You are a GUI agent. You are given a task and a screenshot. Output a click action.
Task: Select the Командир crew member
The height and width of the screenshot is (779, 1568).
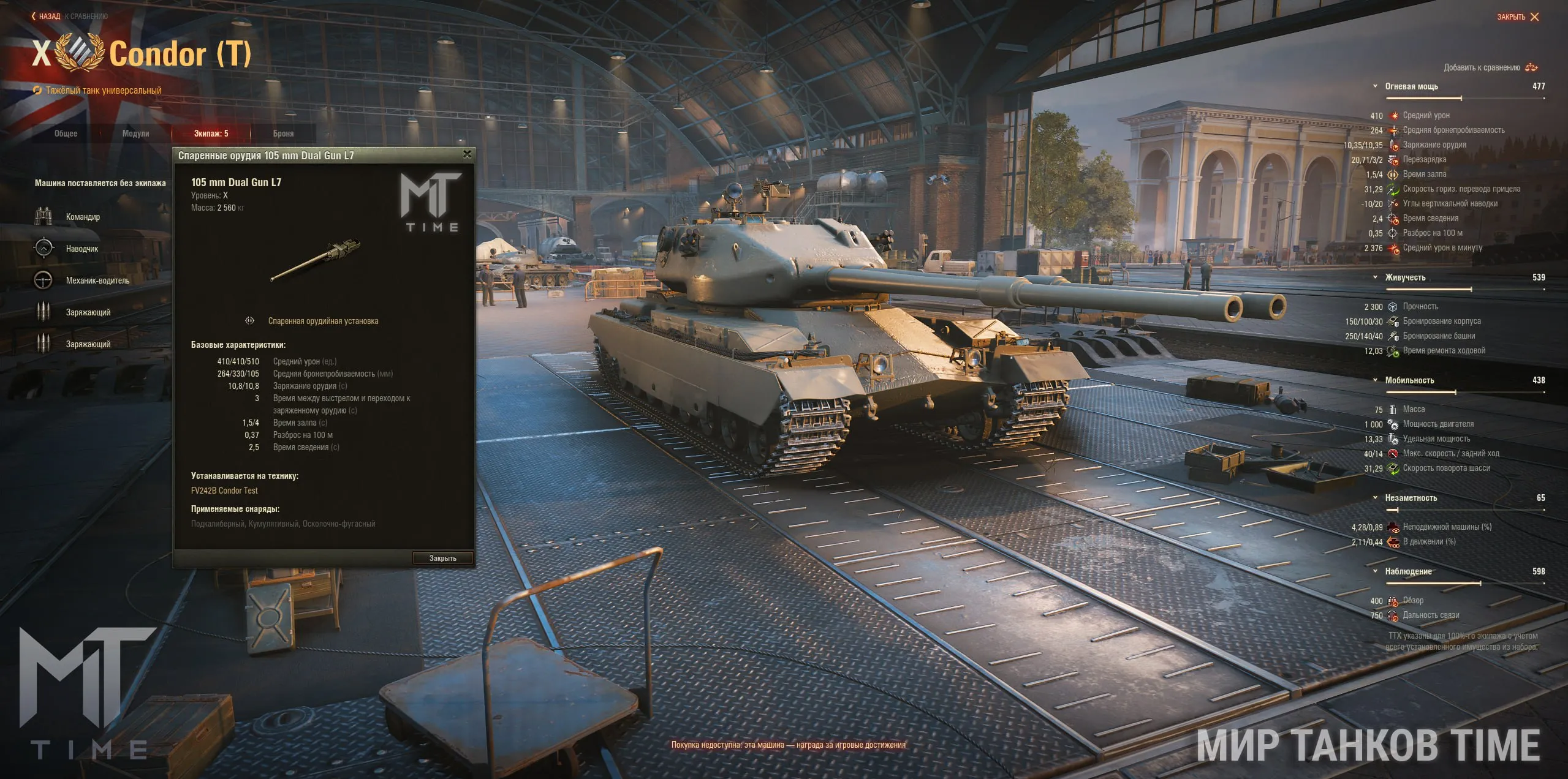click(x=83, y=217)
